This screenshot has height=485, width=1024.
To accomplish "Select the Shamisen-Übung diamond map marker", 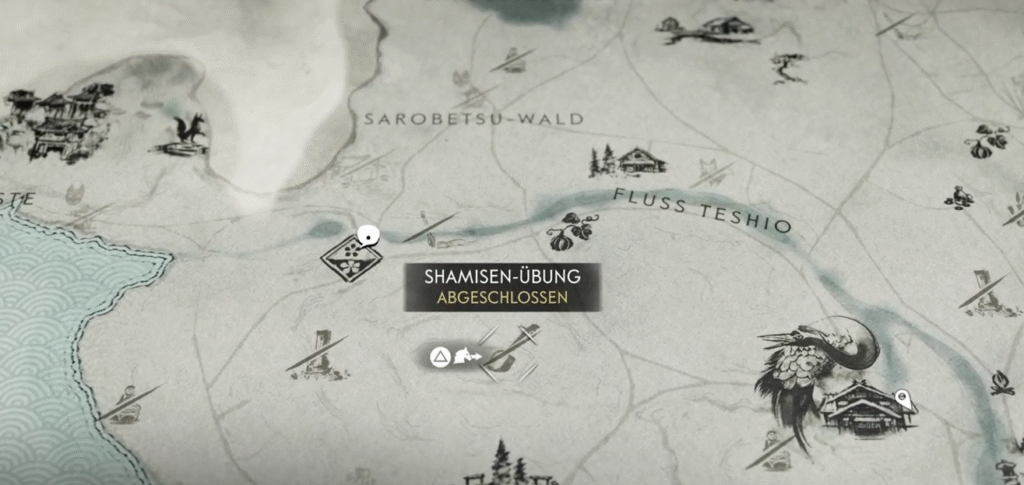I will [347, 256].
